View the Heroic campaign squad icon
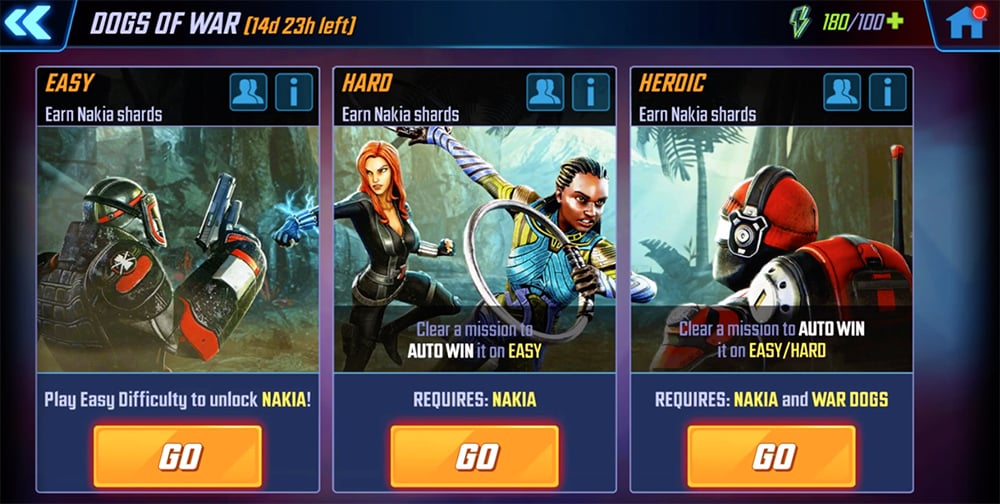The image size is (1000, 504). (842, 92)
